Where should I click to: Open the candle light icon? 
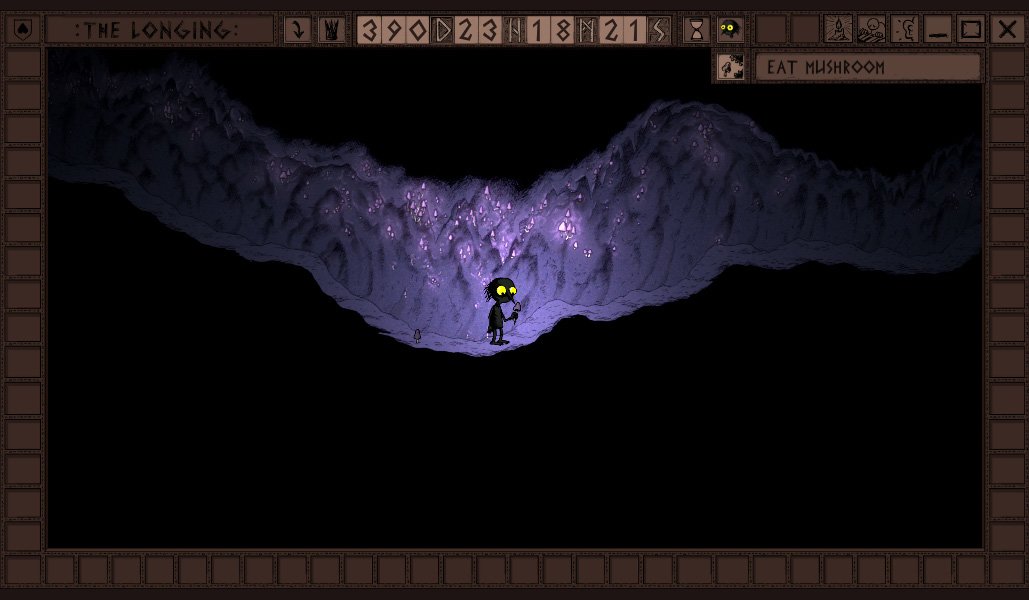click(x=838, y=30)
